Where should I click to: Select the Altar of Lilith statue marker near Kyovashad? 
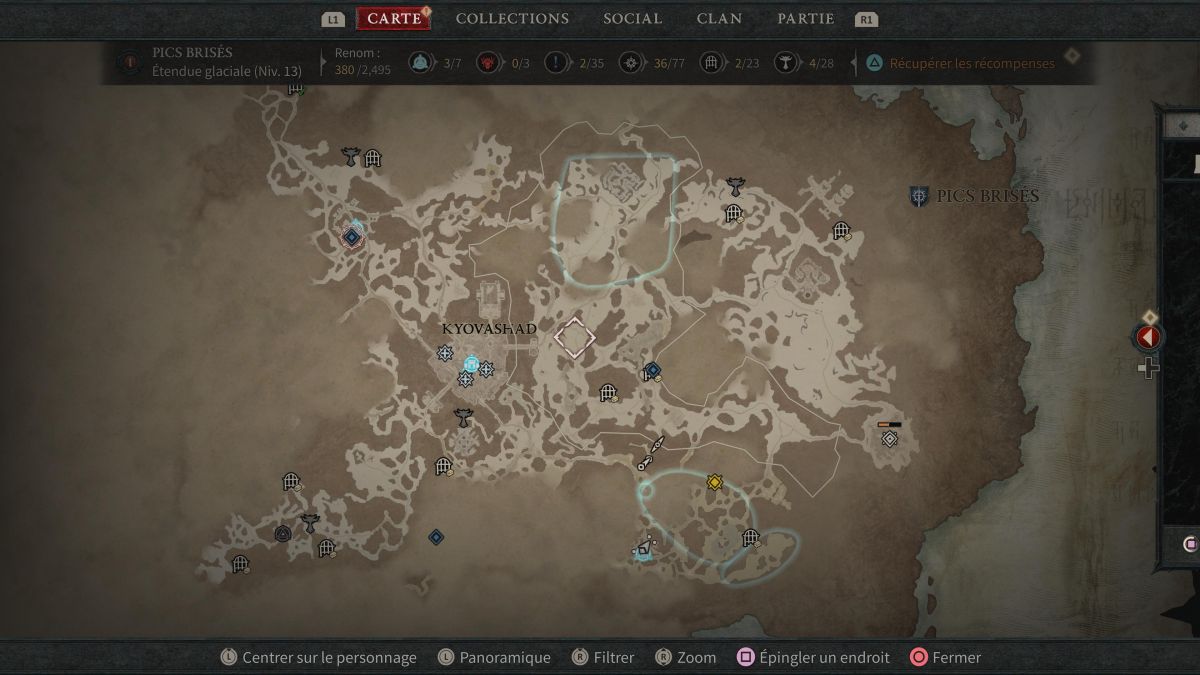point(462,417)
